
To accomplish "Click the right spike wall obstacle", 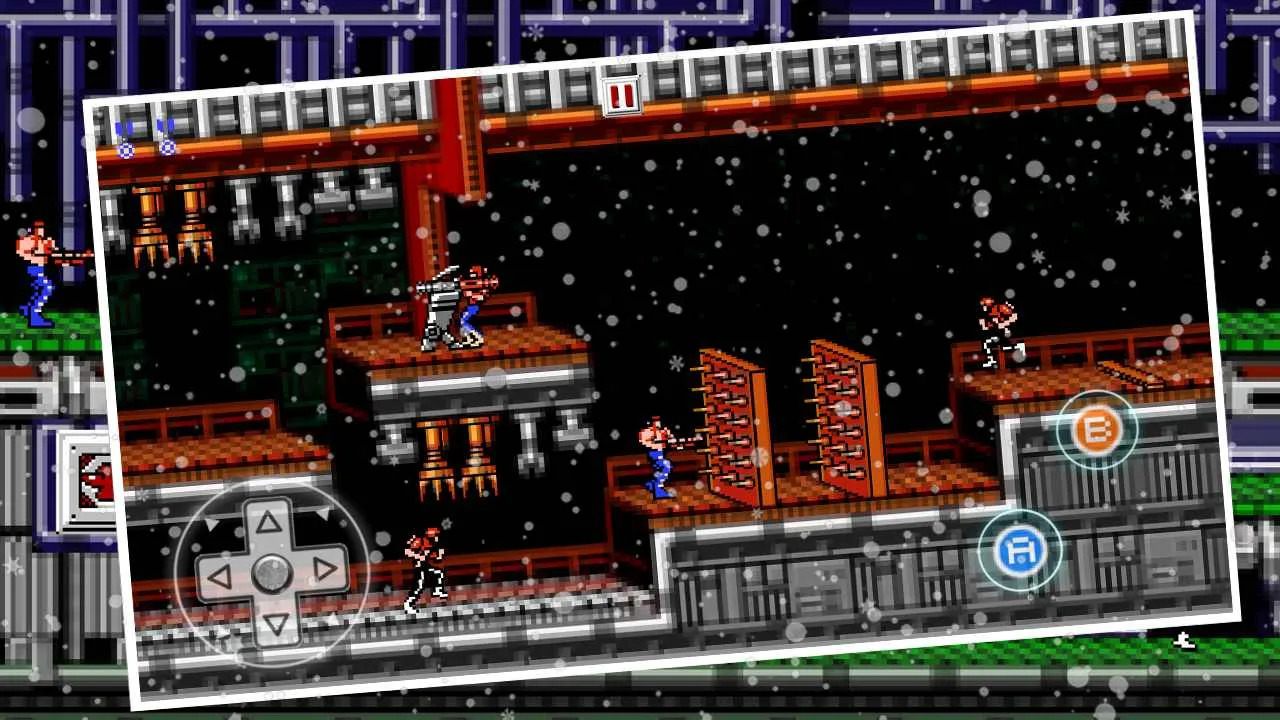I will (x=840, y=415).
